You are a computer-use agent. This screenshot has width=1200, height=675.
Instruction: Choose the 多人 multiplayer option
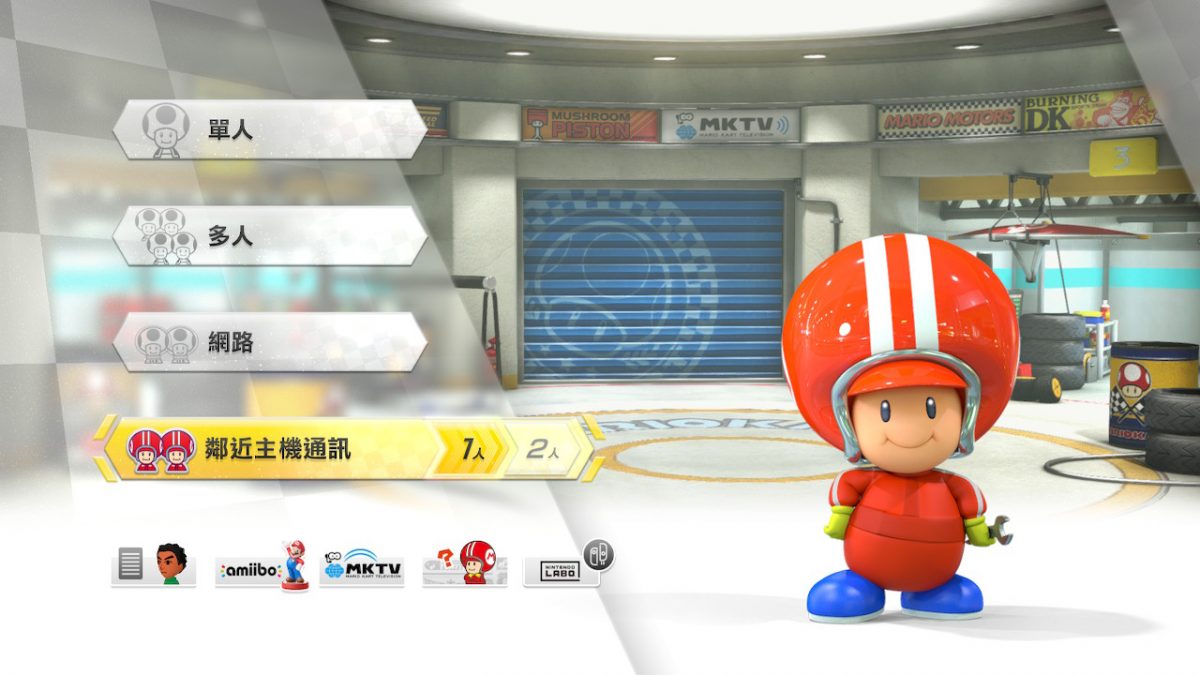coord(270,236)
